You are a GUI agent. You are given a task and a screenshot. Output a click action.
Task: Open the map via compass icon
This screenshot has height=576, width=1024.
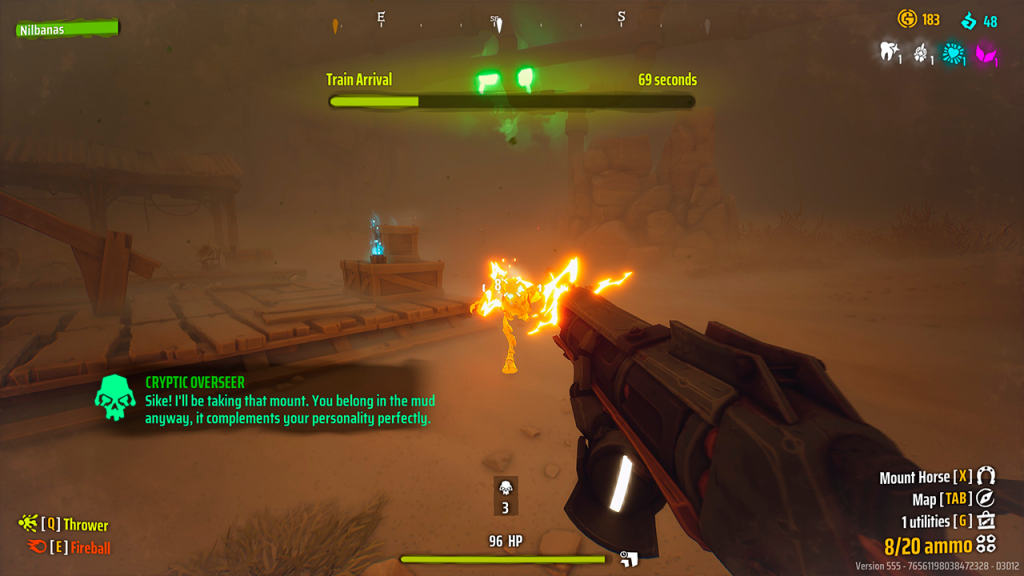(x=986, y=499)
